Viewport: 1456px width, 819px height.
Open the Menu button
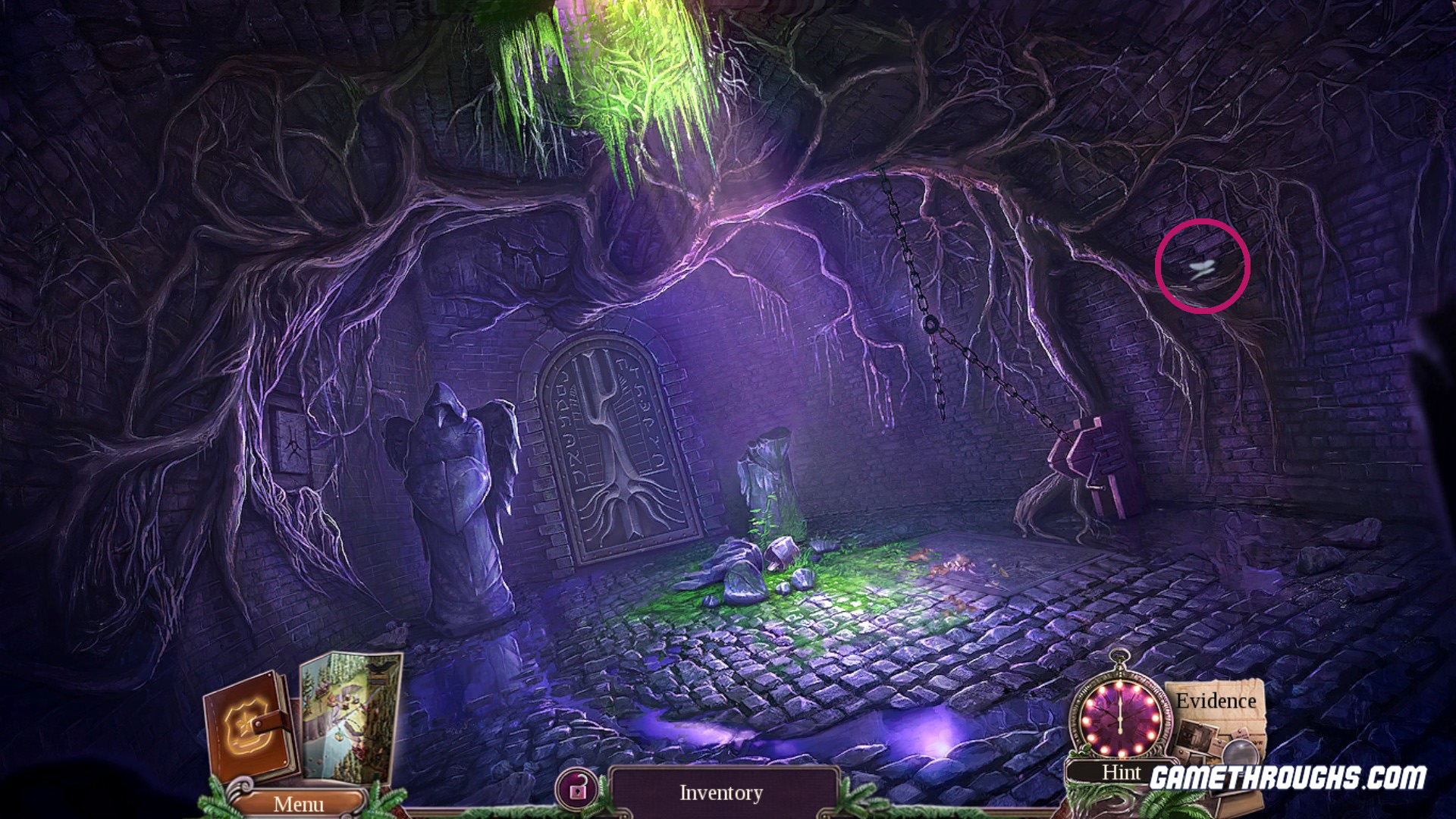pyautogui.click(x=298, y=803)
